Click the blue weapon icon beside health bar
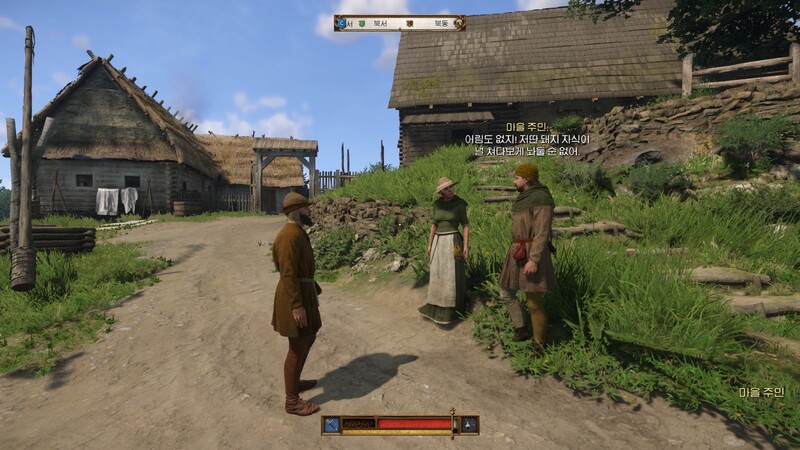 (331, 424)
